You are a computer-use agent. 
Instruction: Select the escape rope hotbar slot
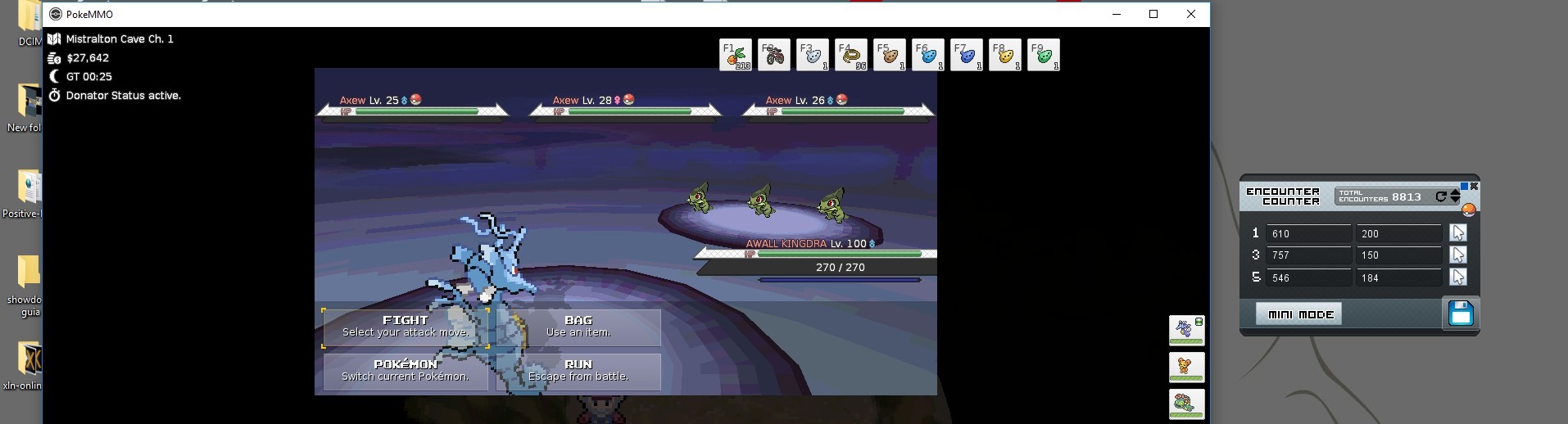pyautogui.click(x=851, y=55)
